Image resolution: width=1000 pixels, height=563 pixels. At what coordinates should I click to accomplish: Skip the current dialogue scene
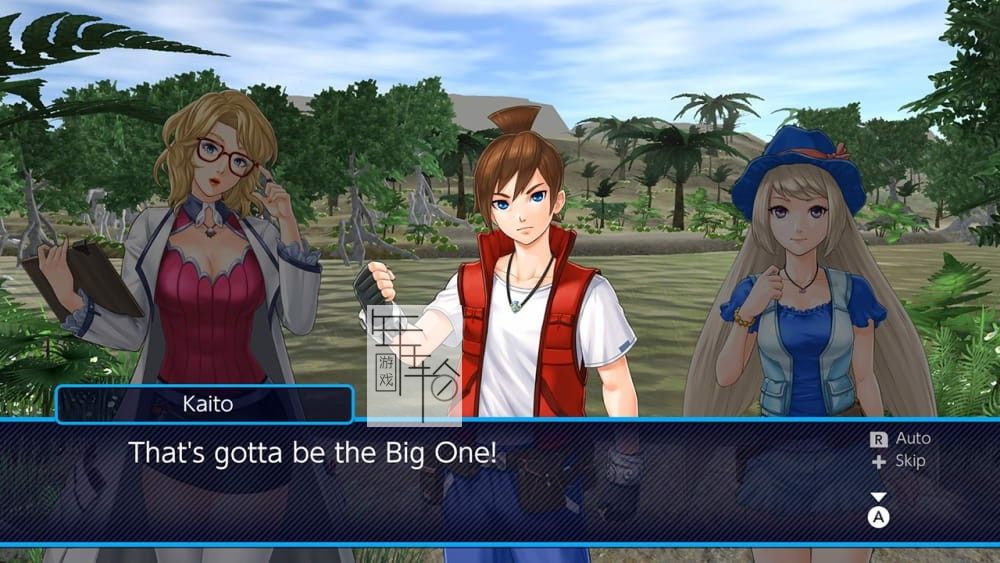point(898,461)
